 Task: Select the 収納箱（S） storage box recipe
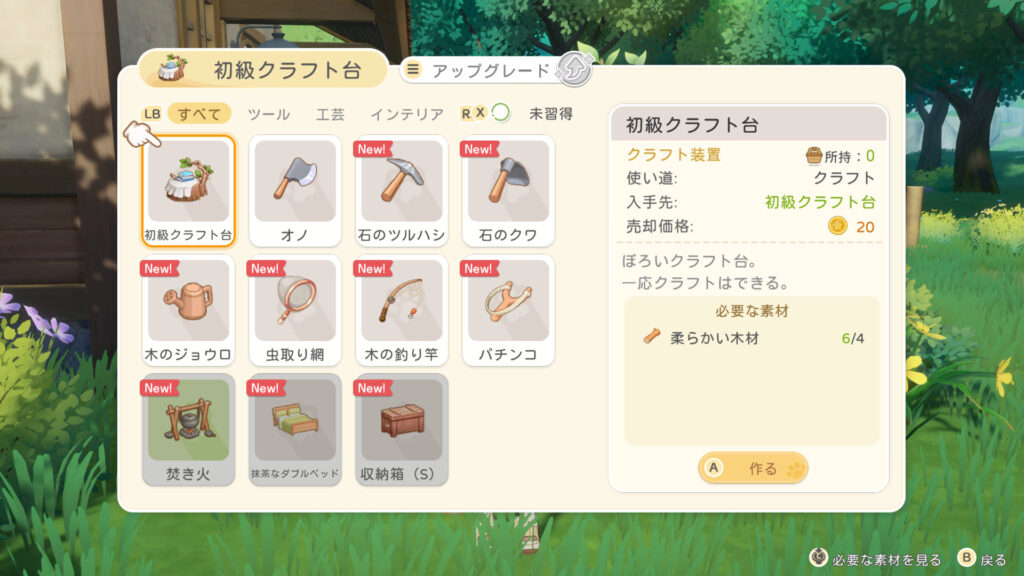[x=402, y=429]
